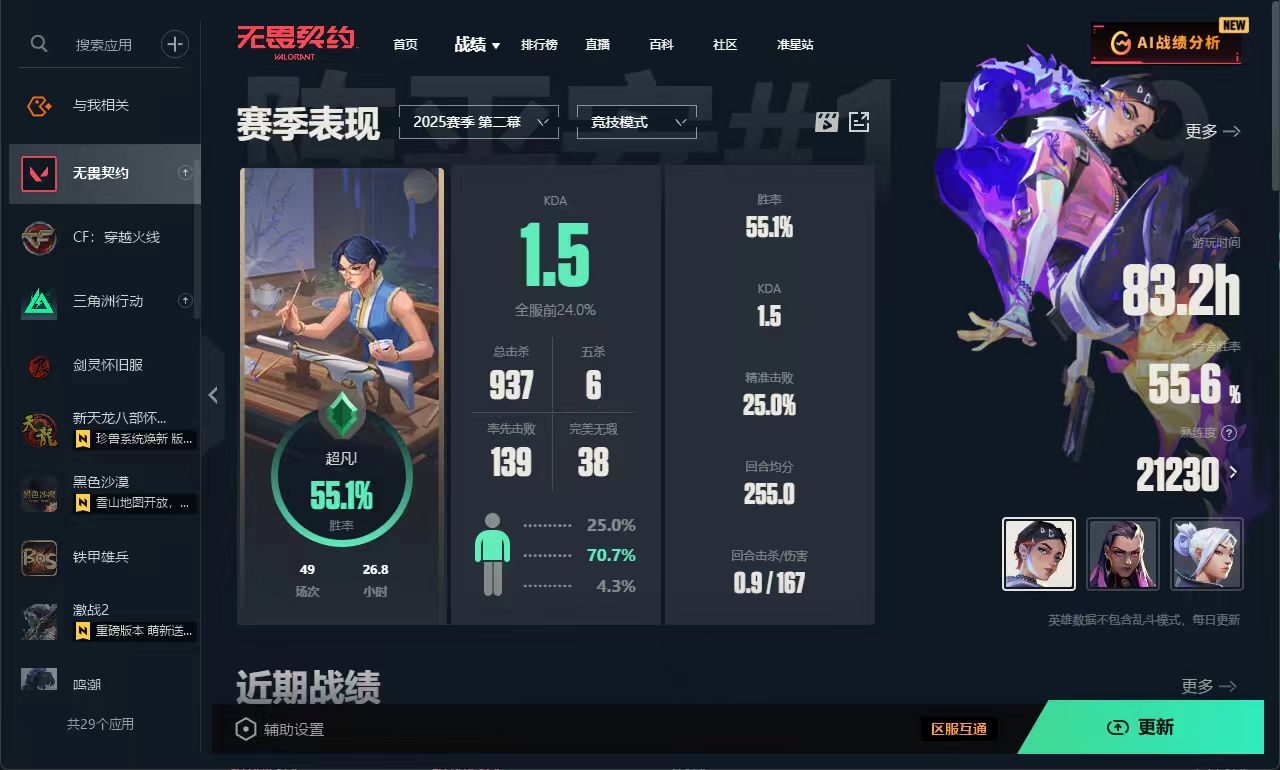Viewport: 1280px width, 770px height.
Task: Select CF 穿越火线 game icon in sidebar
Action: [38, 236]
